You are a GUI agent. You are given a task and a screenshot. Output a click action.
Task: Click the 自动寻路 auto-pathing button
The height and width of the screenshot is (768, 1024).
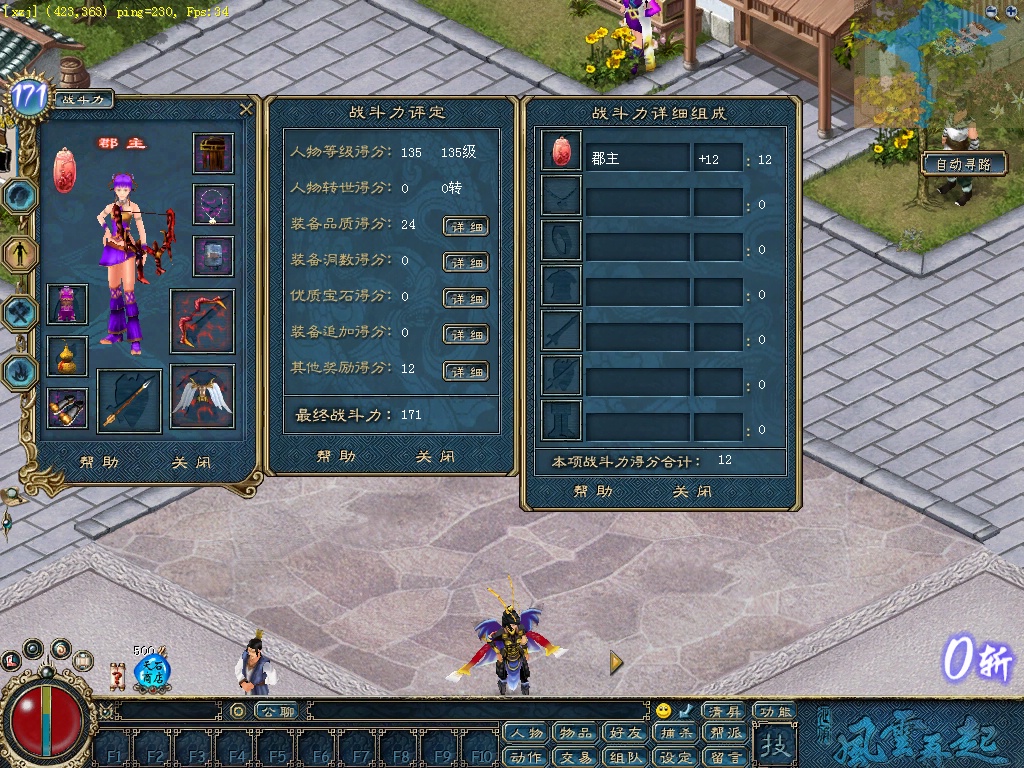[963, 164]
